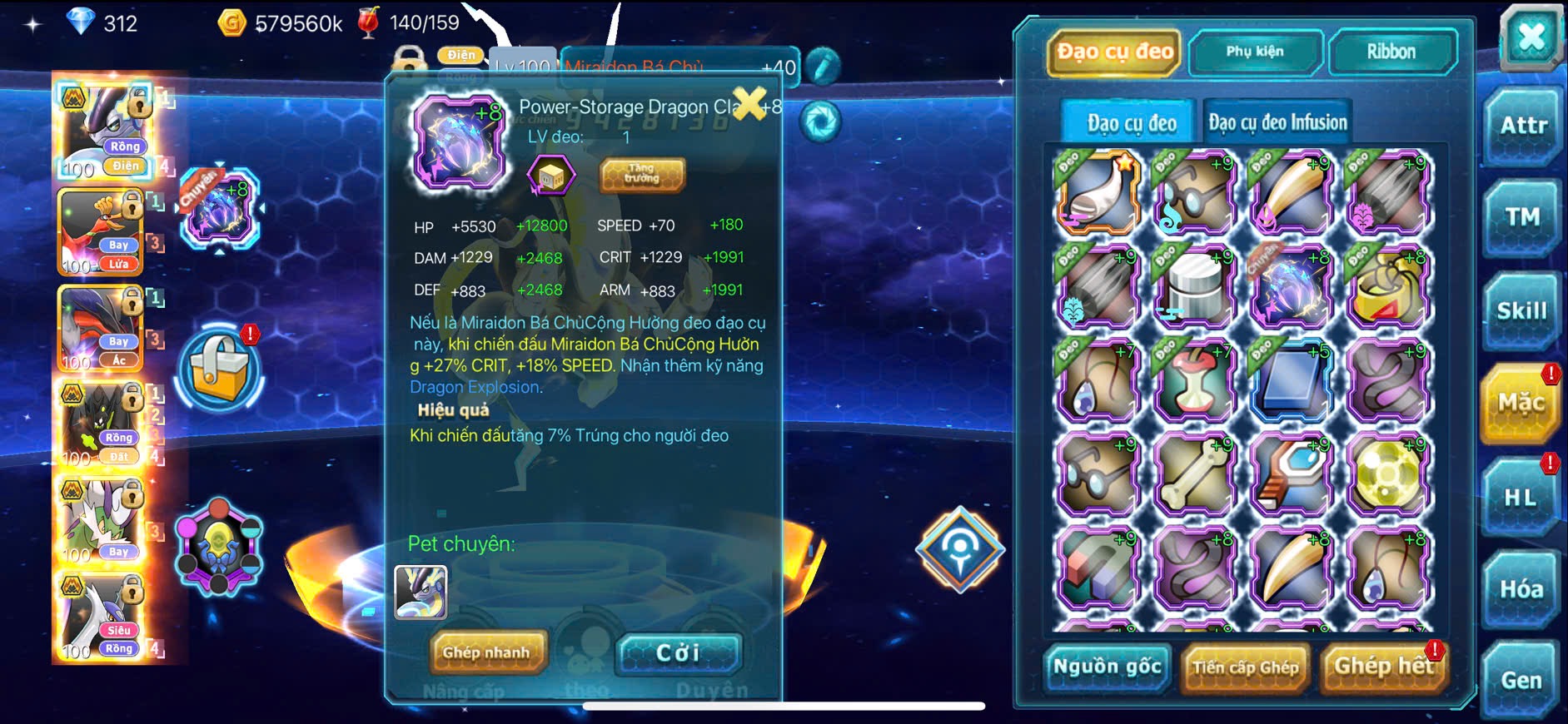Switch to the Phụ kiện tab
This screenshot has width=1568, height=724.
tap(1255, 52)
